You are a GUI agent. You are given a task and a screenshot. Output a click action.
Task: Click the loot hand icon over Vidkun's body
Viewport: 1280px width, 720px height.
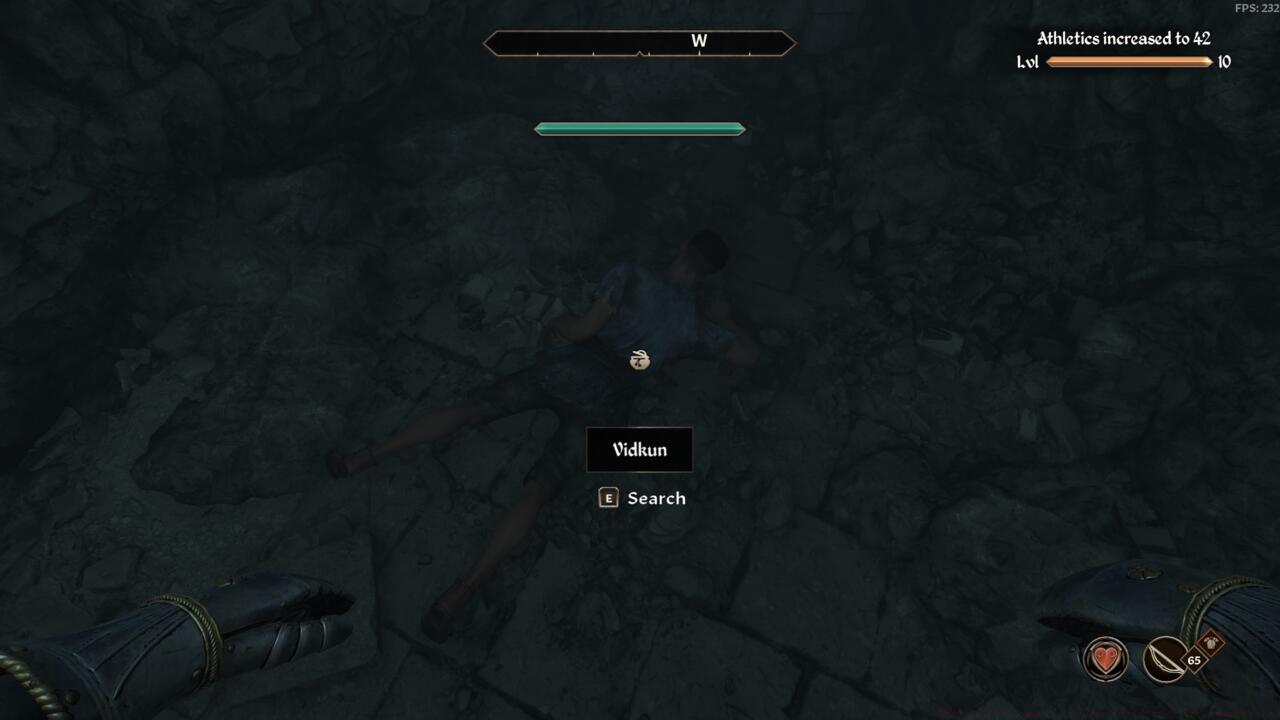640,360
